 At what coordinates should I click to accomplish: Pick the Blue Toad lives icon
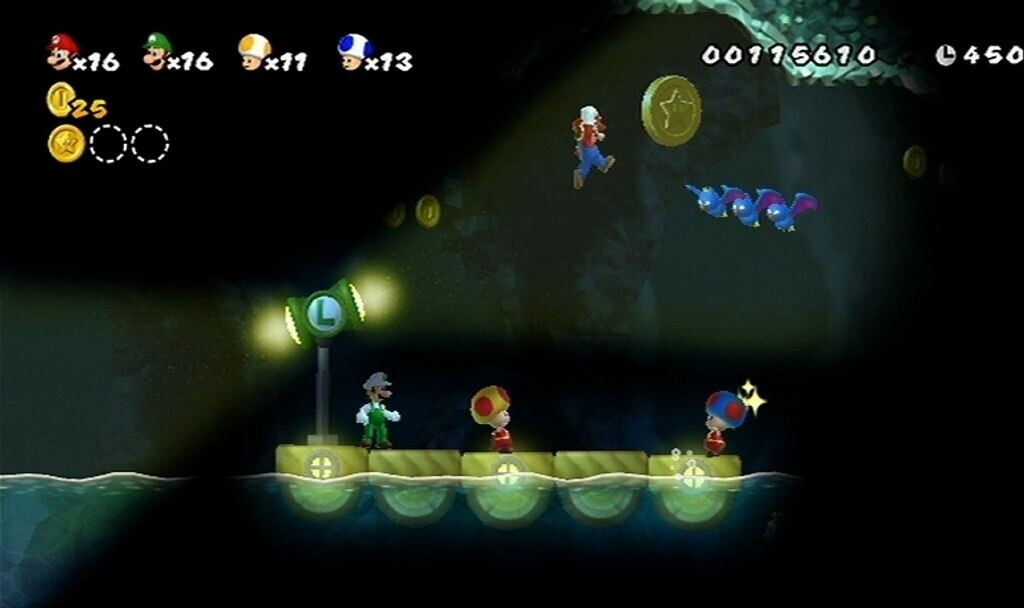coord(352,51)
